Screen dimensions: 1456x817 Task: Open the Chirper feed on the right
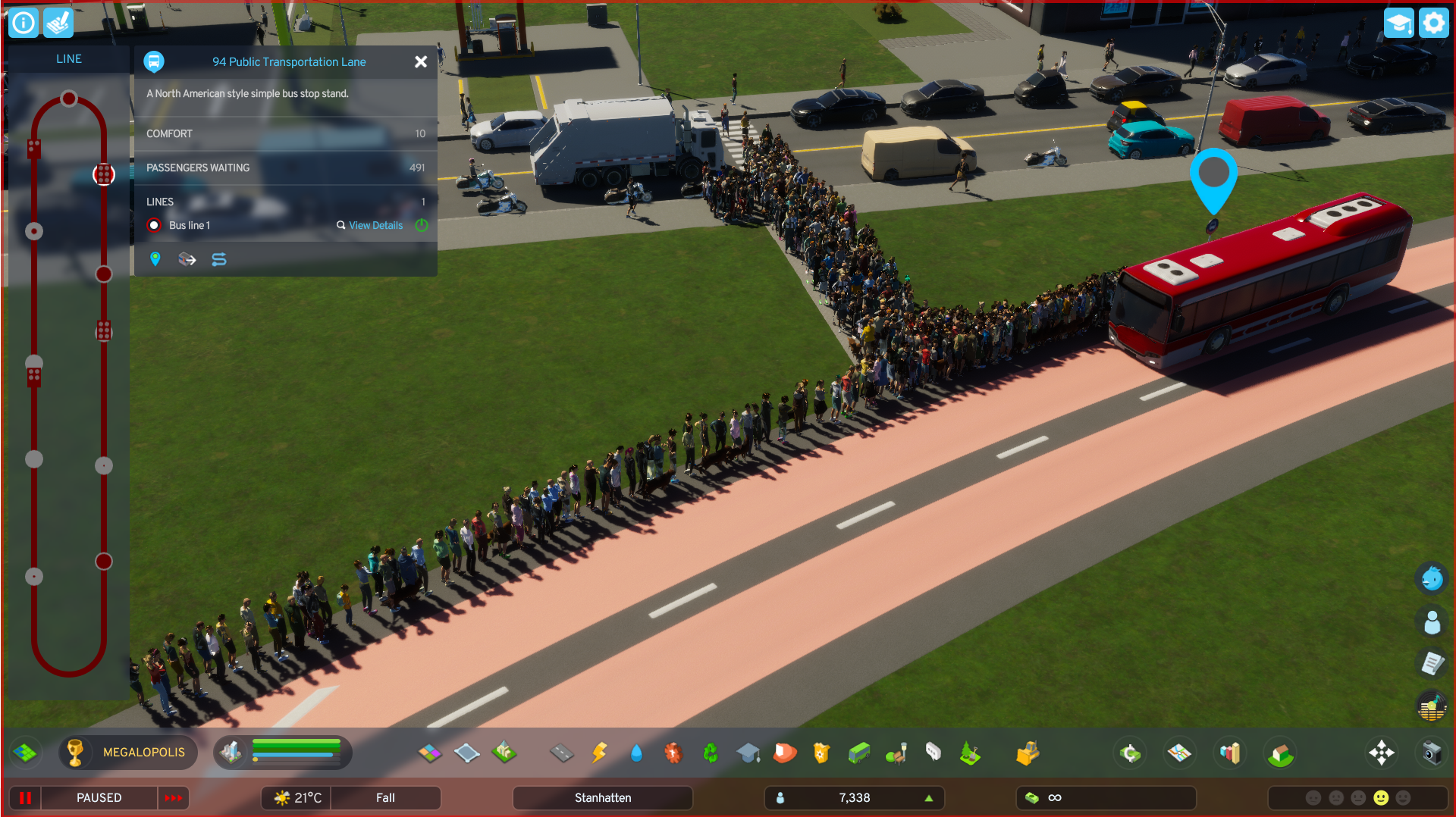pos(1432,578)
